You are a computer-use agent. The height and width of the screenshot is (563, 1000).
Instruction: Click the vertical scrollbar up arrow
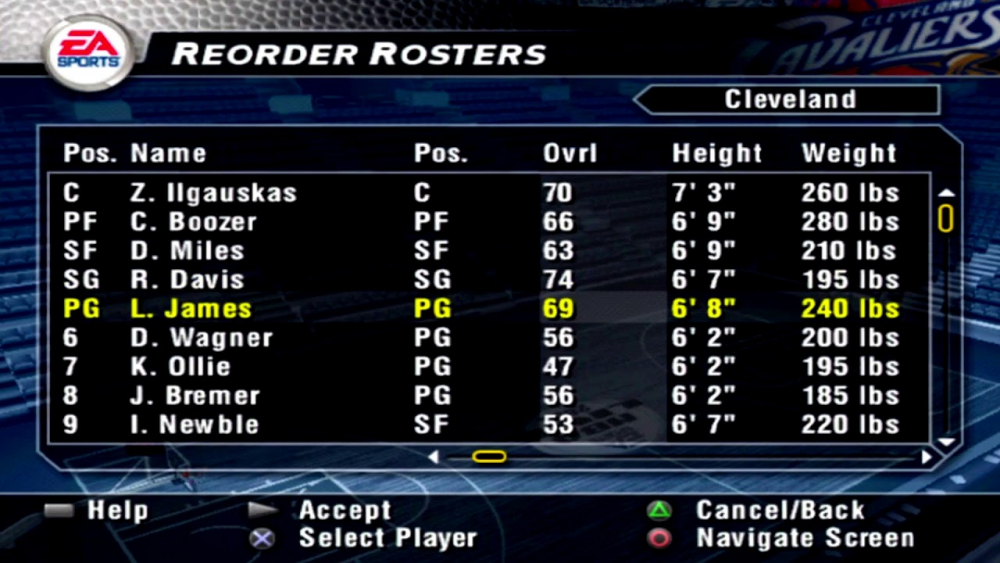tap(946, 192)
